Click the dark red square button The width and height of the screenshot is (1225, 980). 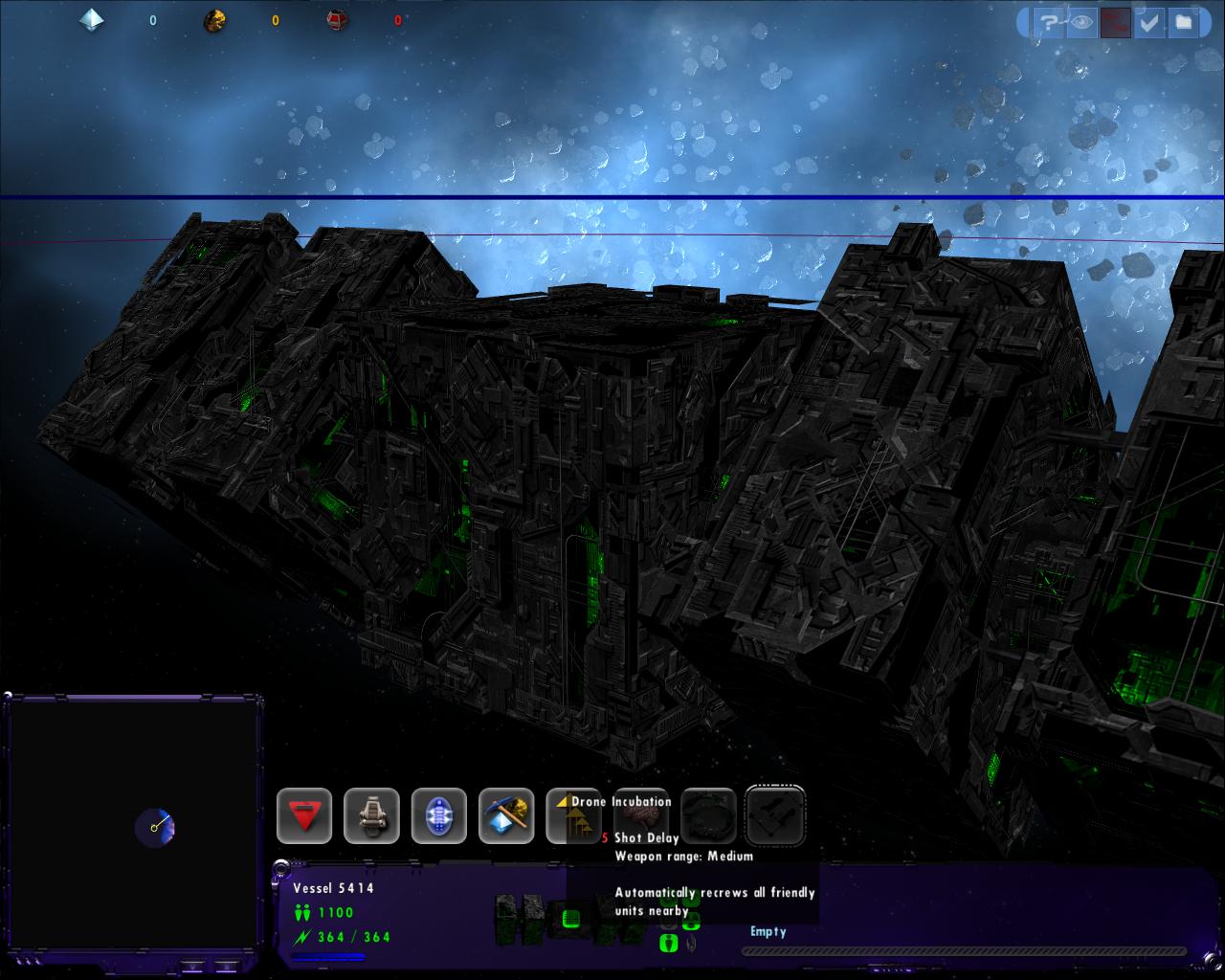pyautogui.click(x=1113, y=21)
